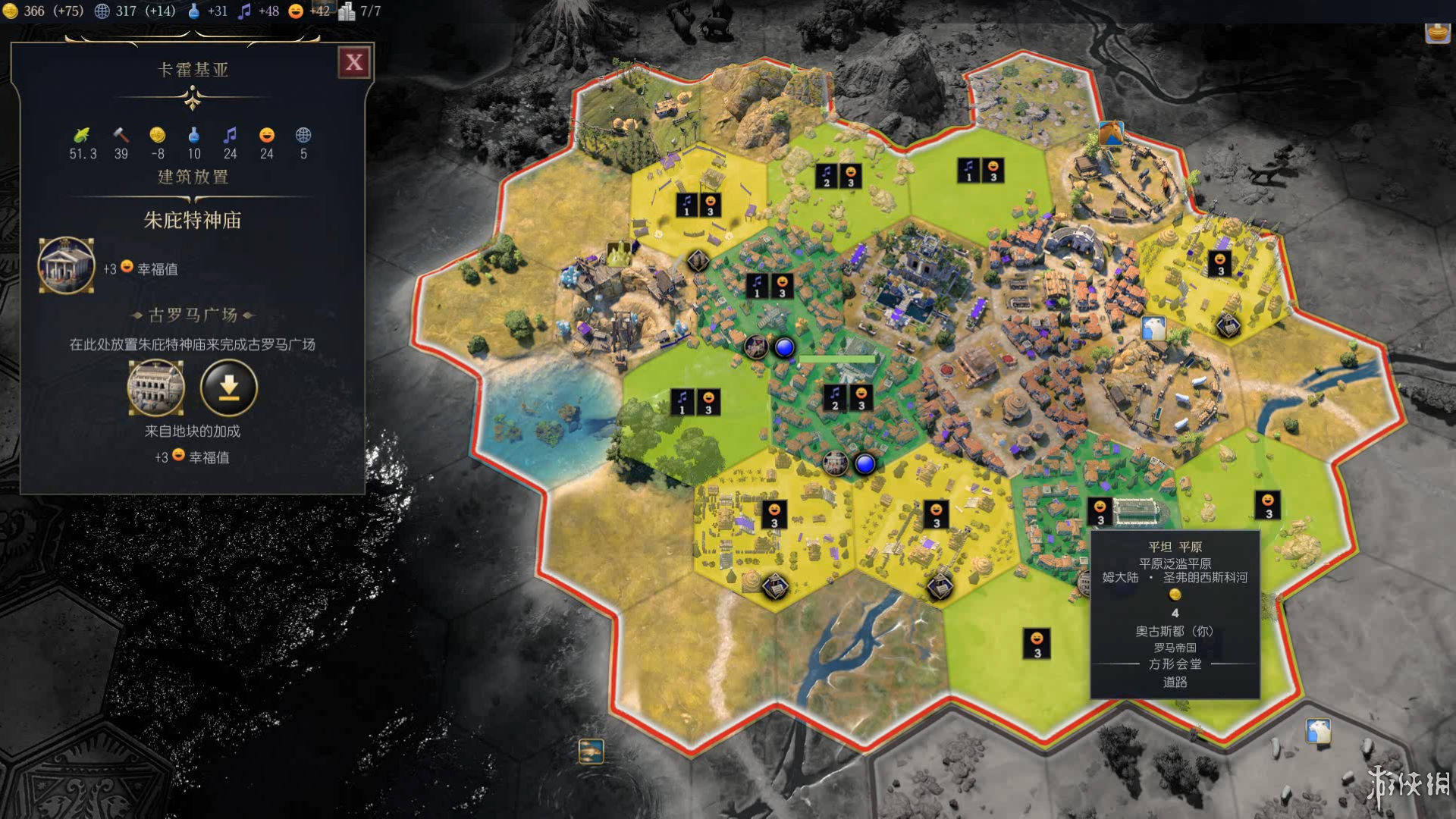Click the Roman Forum building thumbnail
The height and width of the screenshot is (819, 1456).
[x=155, y=388]
